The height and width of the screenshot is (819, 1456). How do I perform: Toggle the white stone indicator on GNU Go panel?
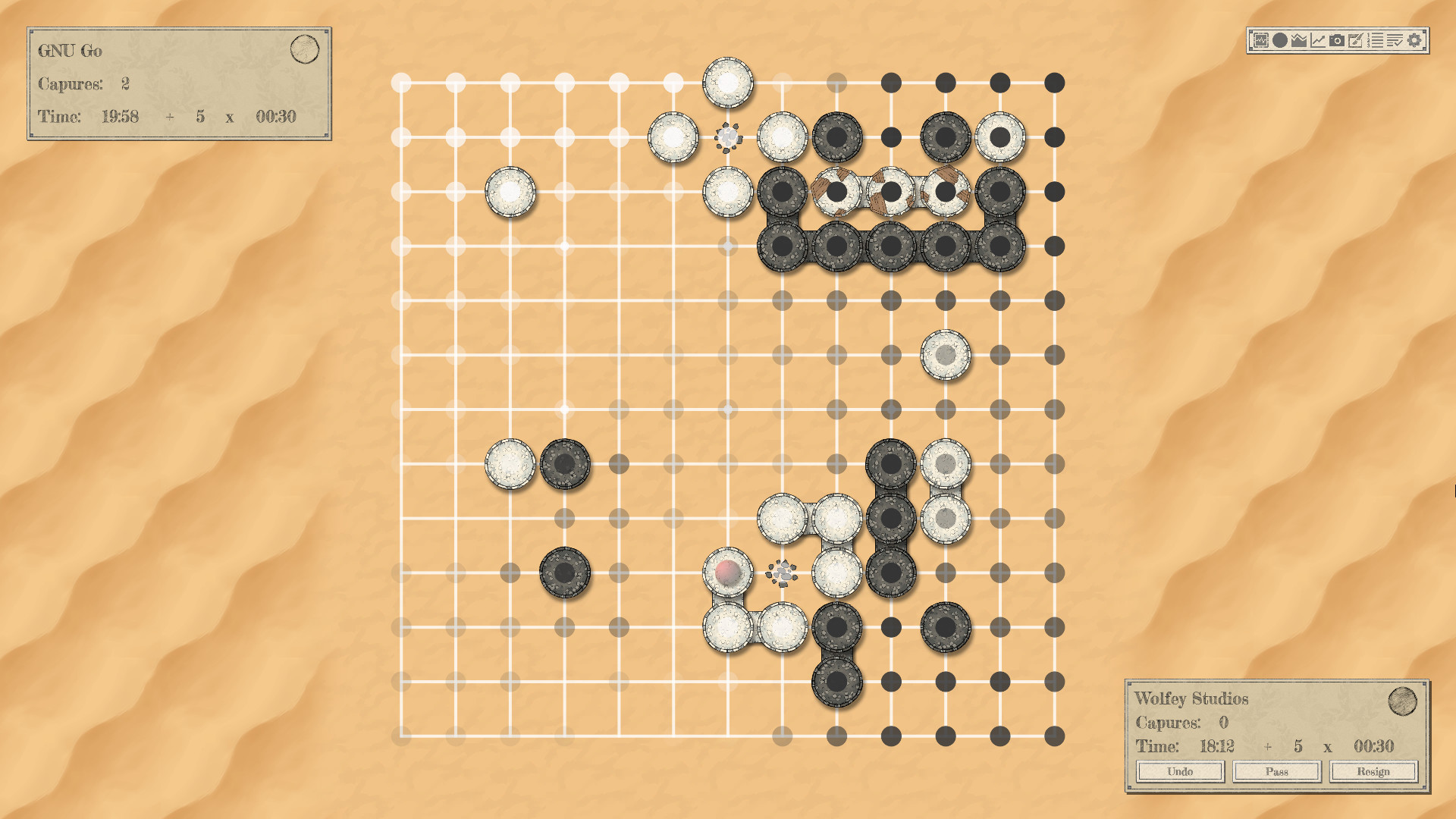(x=306, y=48)
